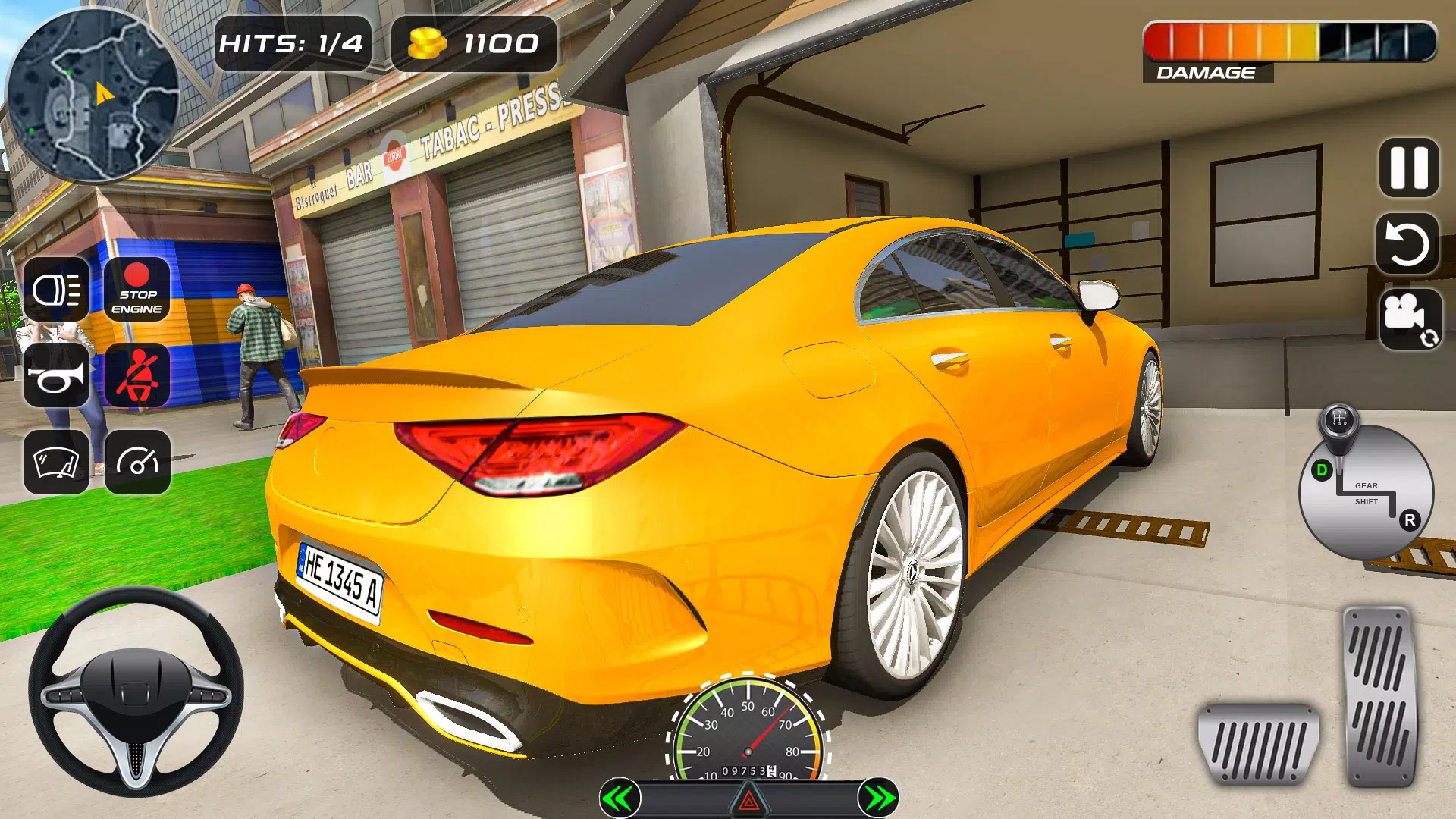Turn on the hazard warning triangle
The height and width of the screenshot is (819, 1456).
pyautogui.click(x=748, y=799)
